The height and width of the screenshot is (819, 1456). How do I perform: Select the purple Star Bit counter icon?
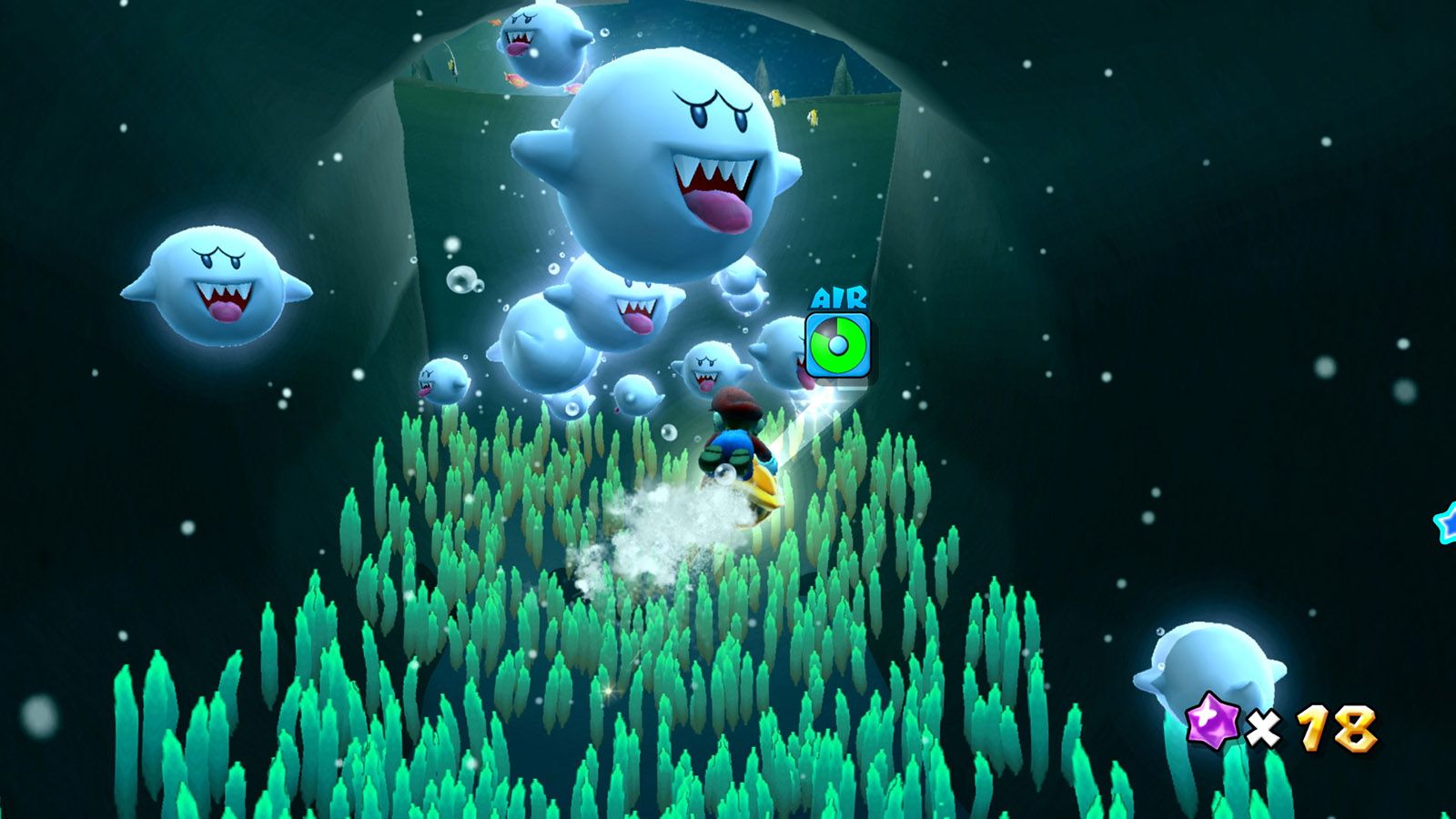[x=1209, y=721]
